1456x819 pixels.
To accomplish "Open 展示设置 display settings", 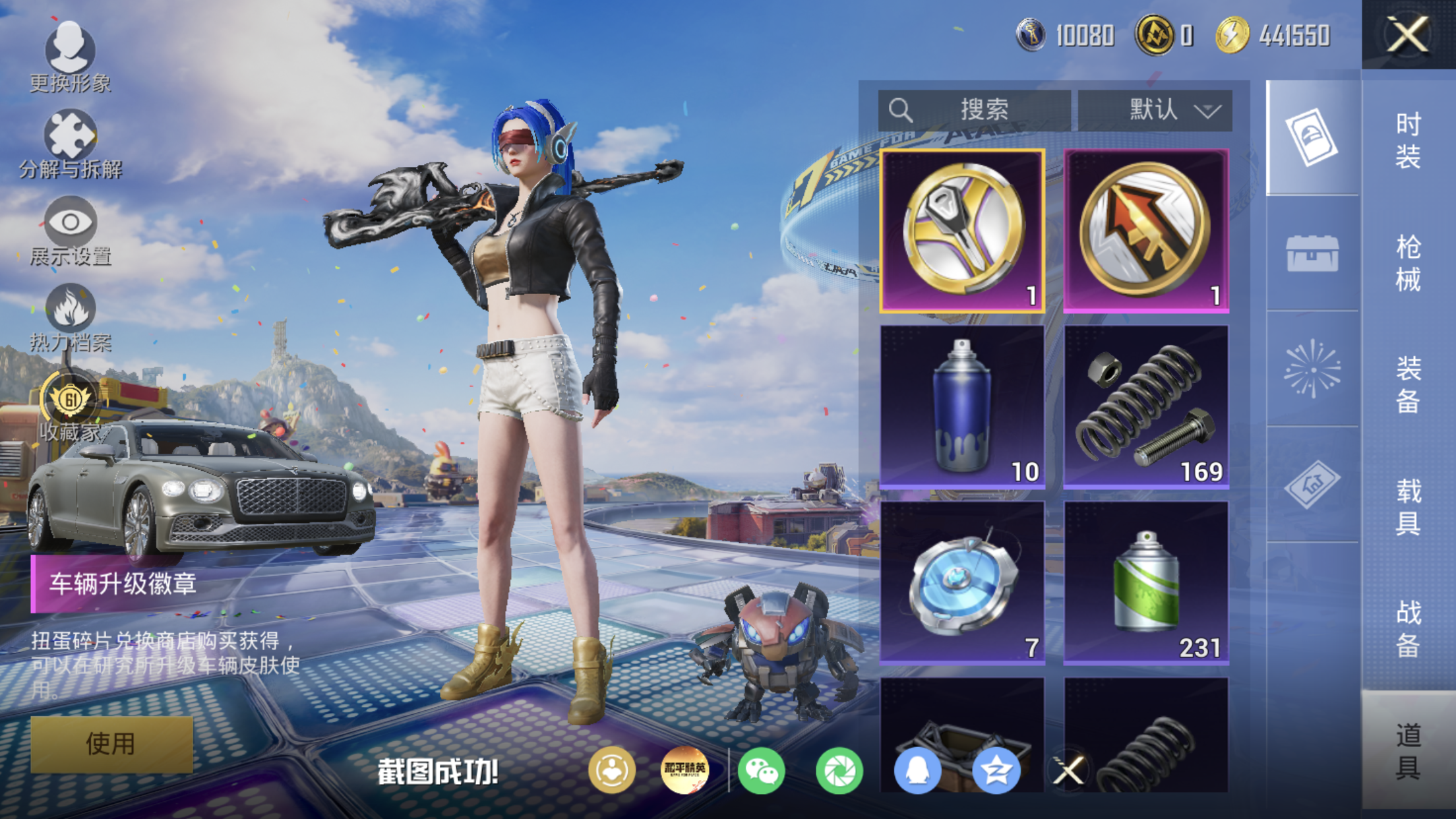I will coord(70,231).
